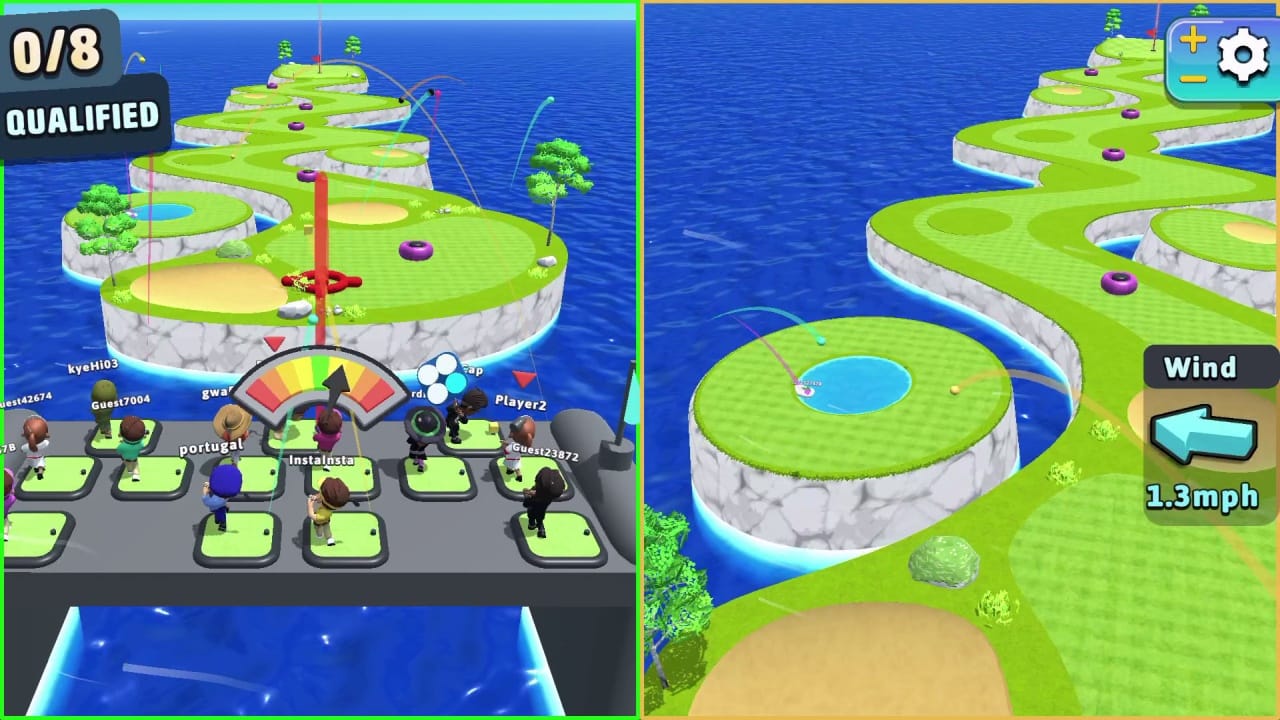Viewport: 1280px width, 720px height.
Task: Select the Player2 name label
Action: 522,400
